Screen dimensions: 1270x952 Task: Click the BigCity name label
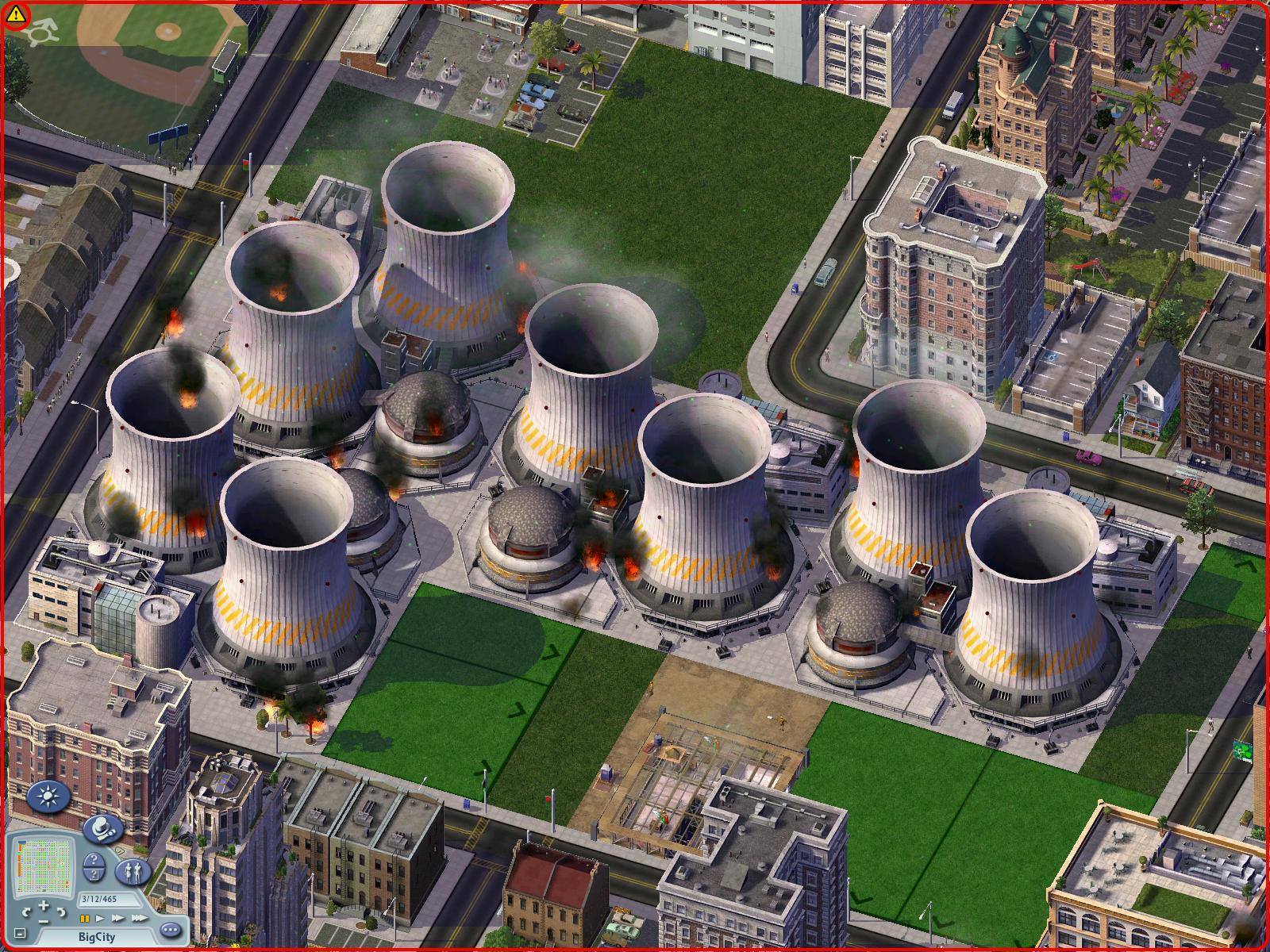point(95,937)
